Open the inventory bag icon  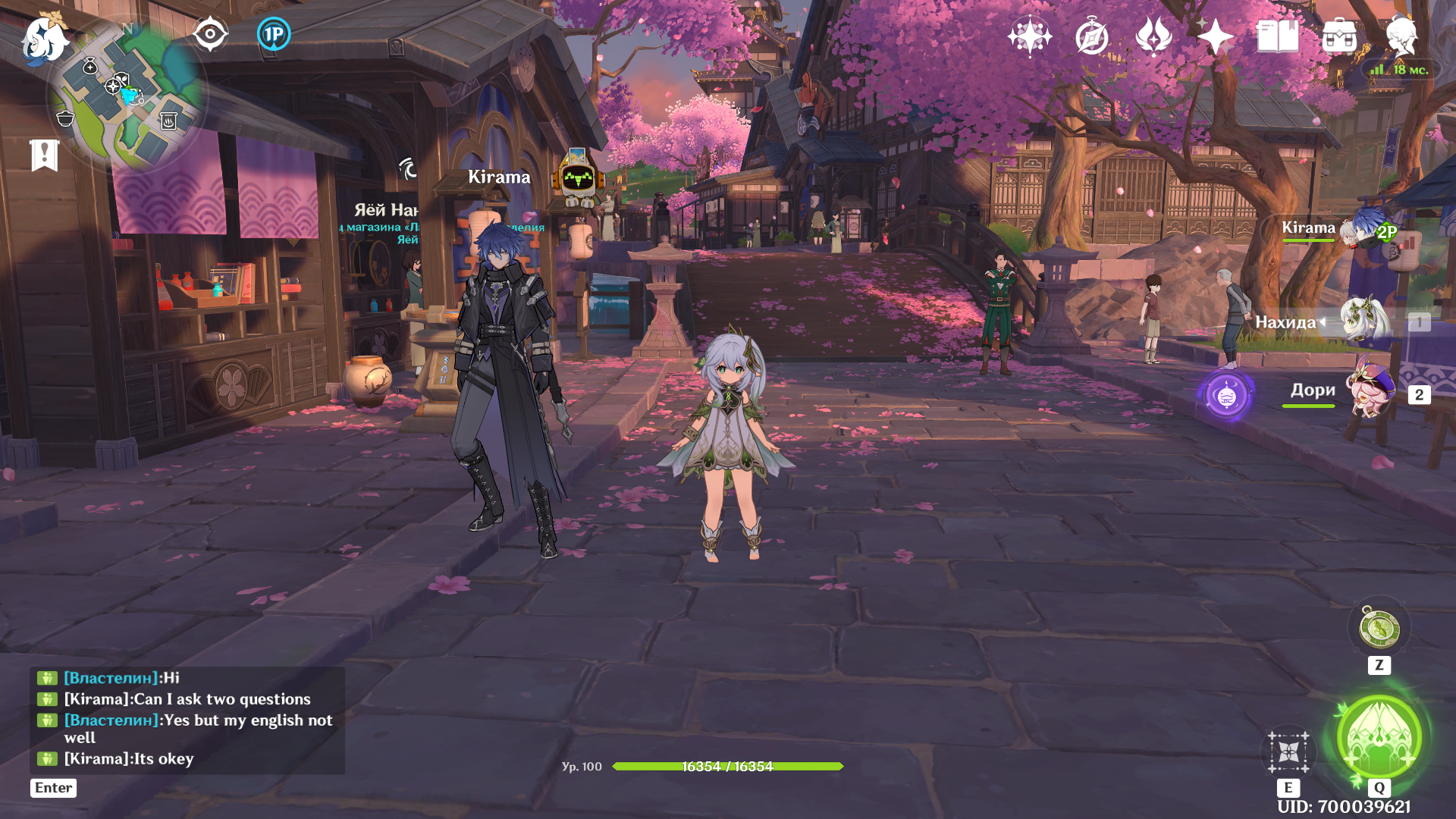(1339, 36)
